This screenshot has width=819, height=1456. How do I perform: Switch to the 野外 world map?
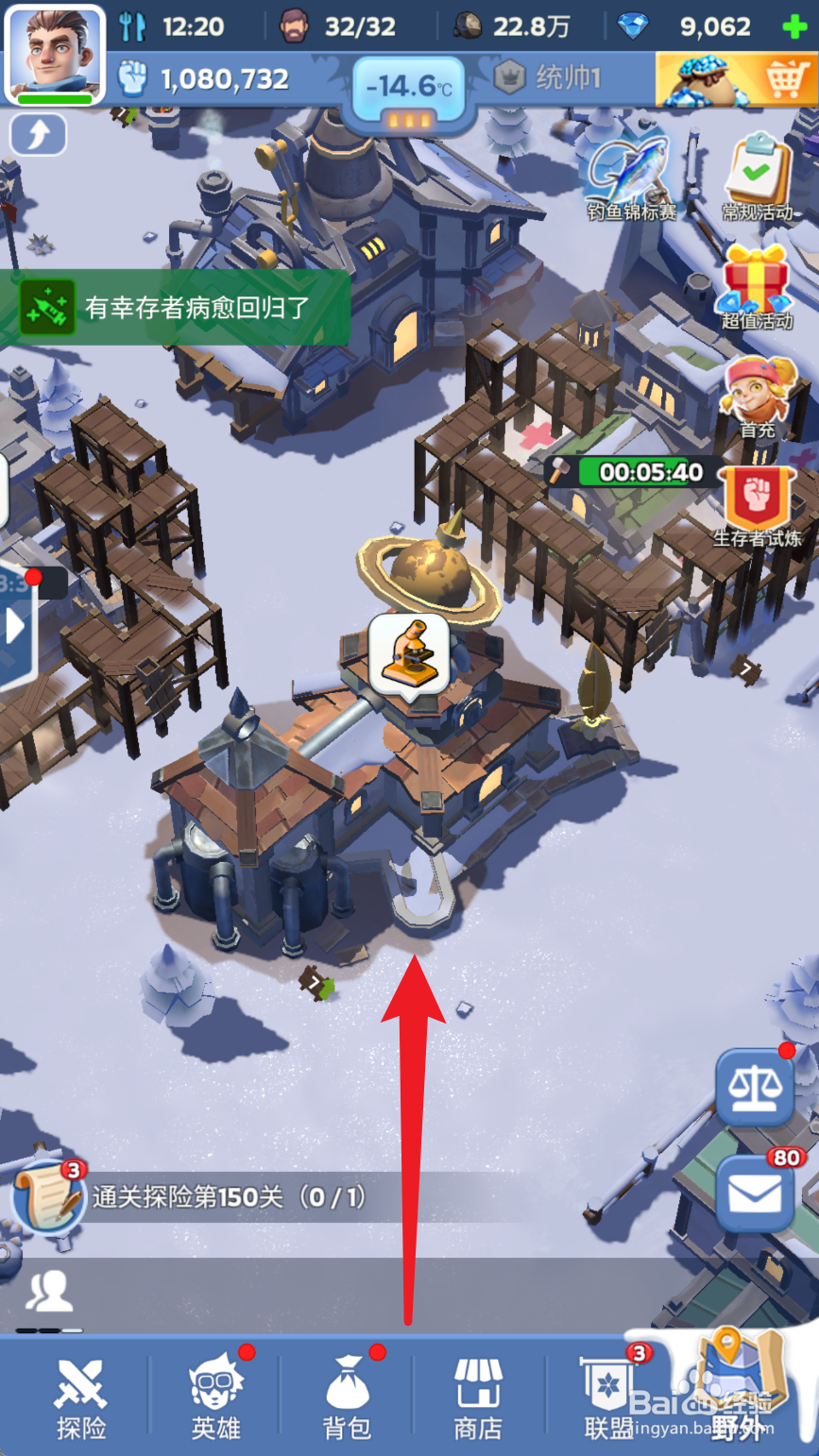739,1393
